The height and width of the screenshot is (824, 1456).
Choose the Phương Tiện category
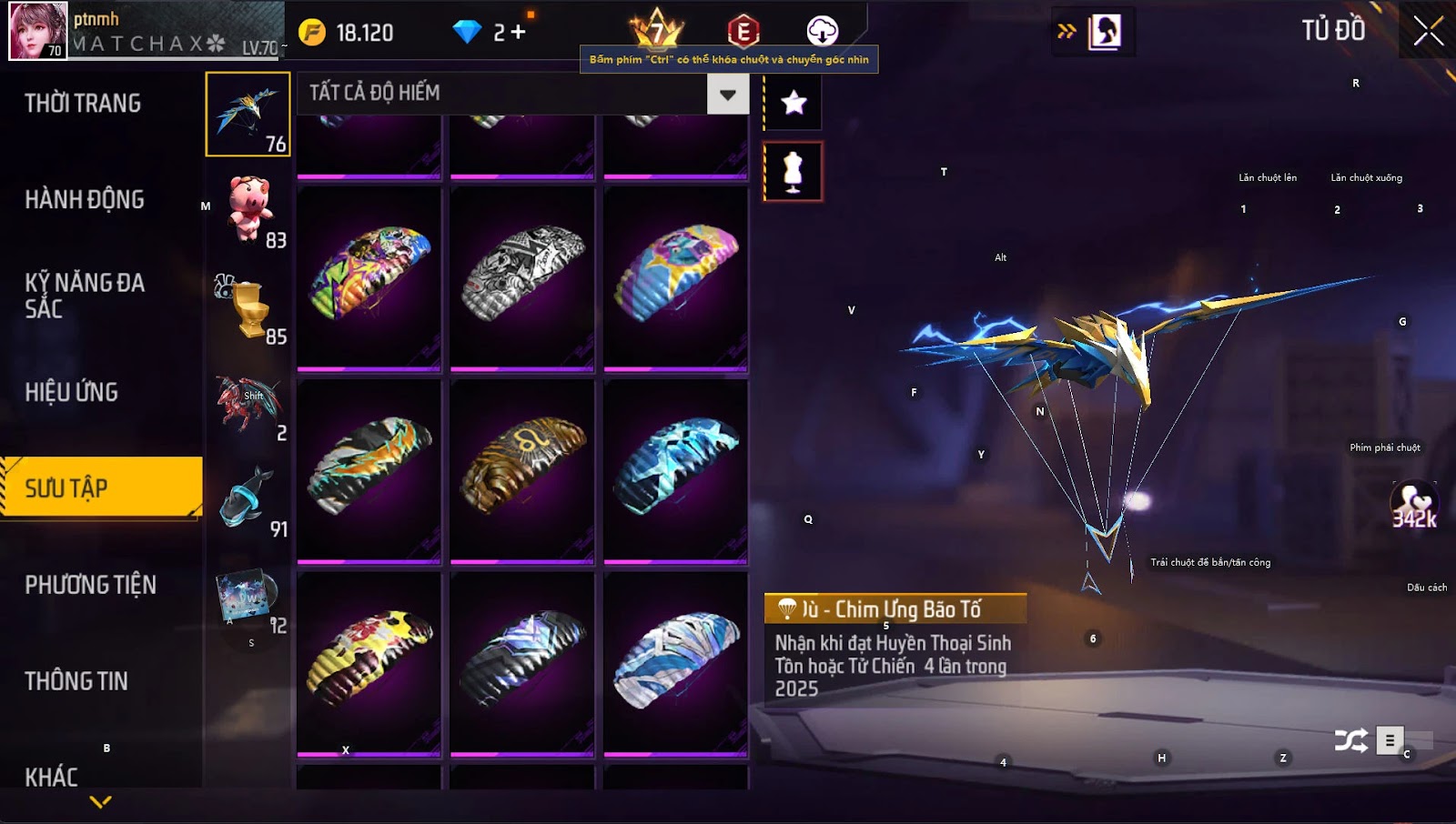(x=91, y=585)
